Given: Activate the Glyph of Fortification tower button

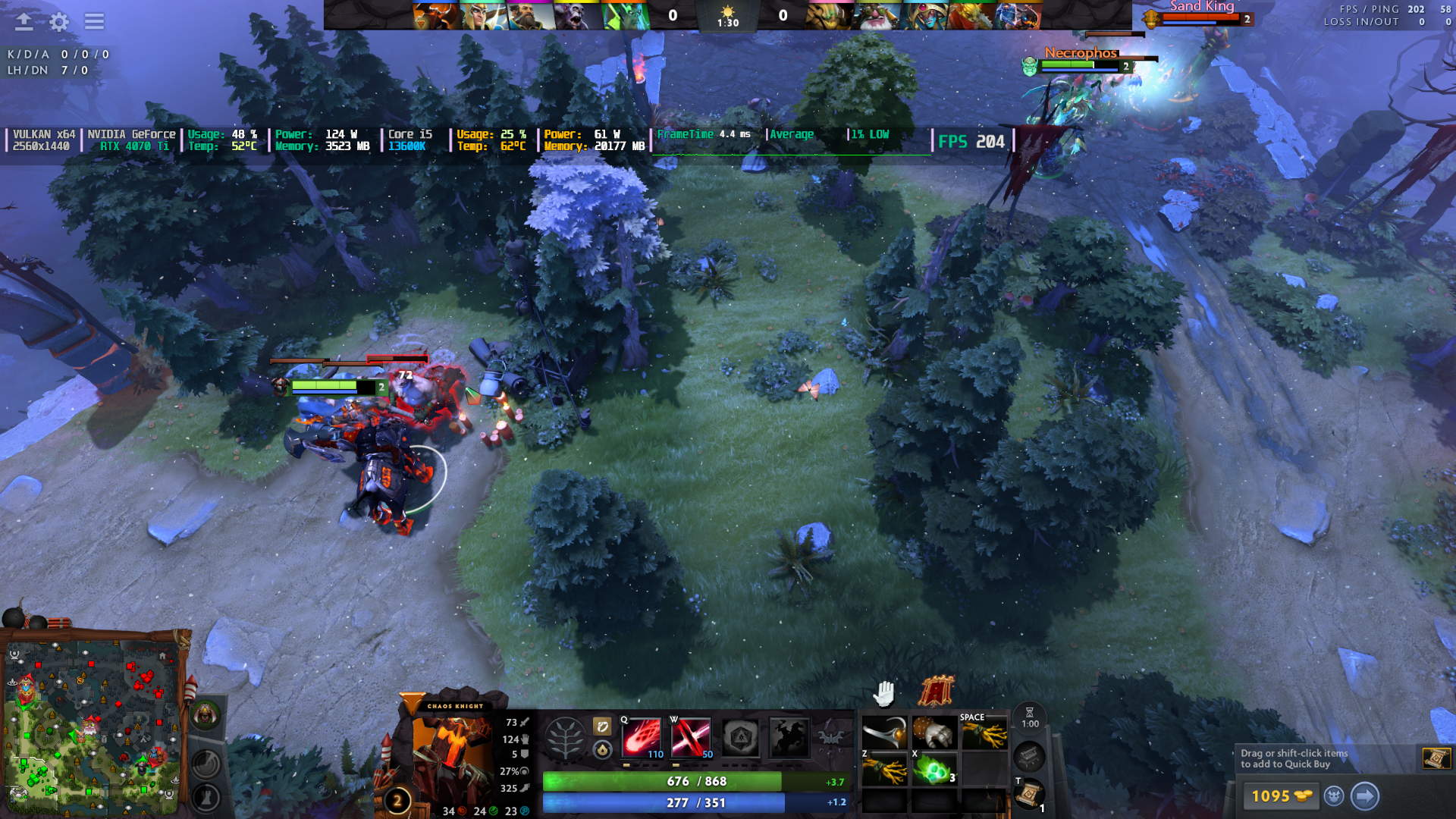Looking at the screenshot, I should tap(206, 797).
